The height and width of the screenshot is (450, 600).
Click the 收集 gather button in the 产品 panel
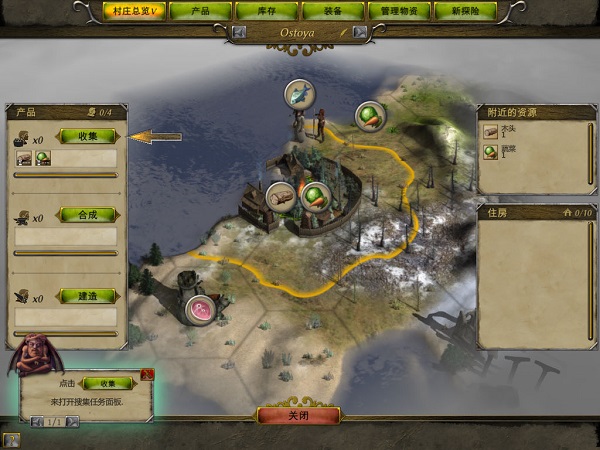click(x=88, y=136)
